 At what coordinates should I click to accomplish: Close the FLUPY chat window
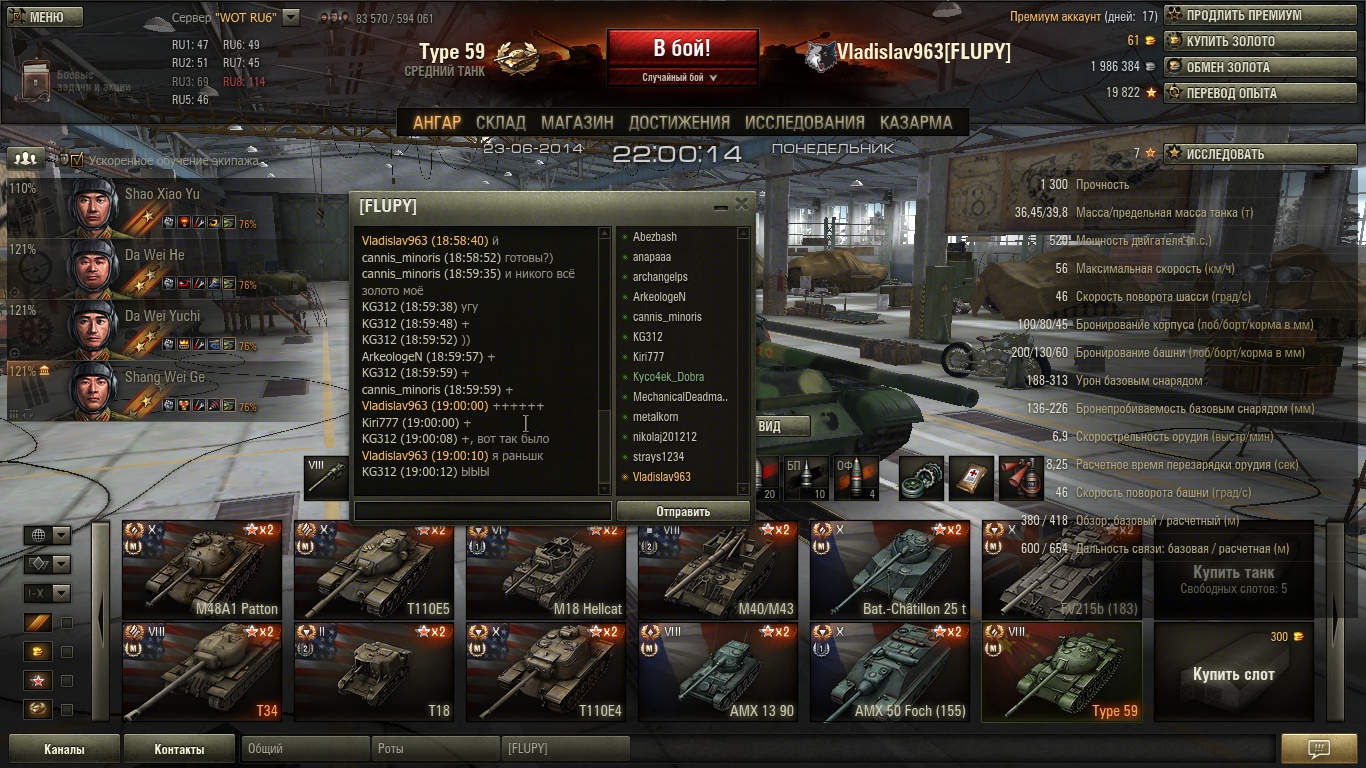pyautogui.click(x=741, y=204)
